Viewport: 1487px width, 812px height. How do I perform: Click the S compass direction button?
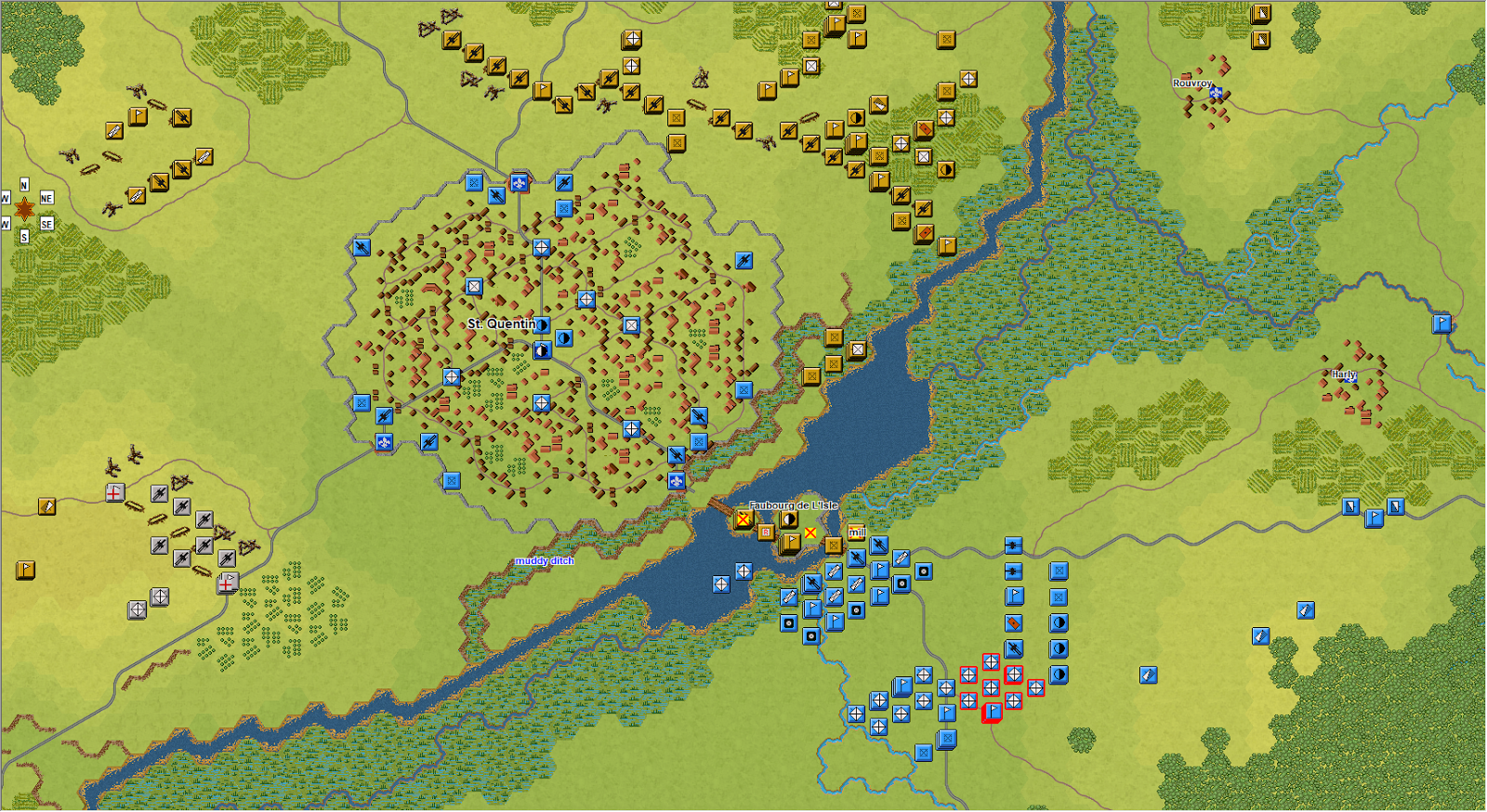coord(24,236)
